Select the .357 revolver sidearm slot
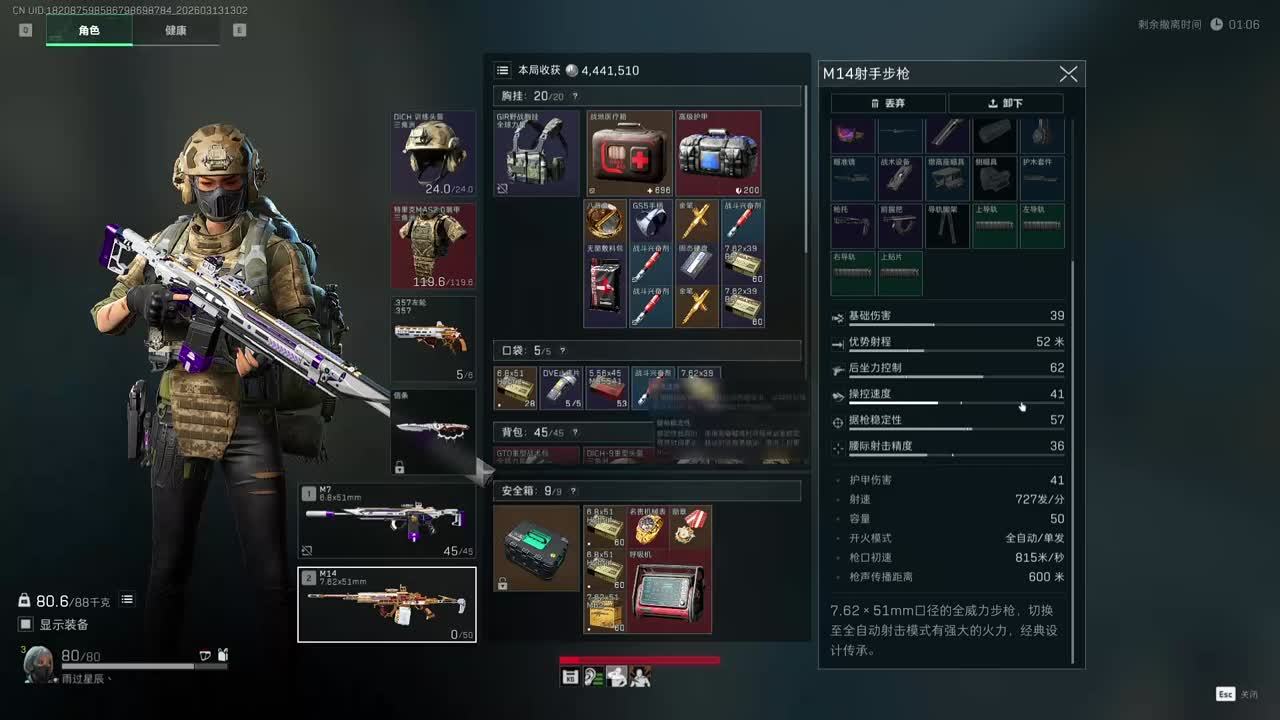1280x720 pixels. click(x=433, y=339)
